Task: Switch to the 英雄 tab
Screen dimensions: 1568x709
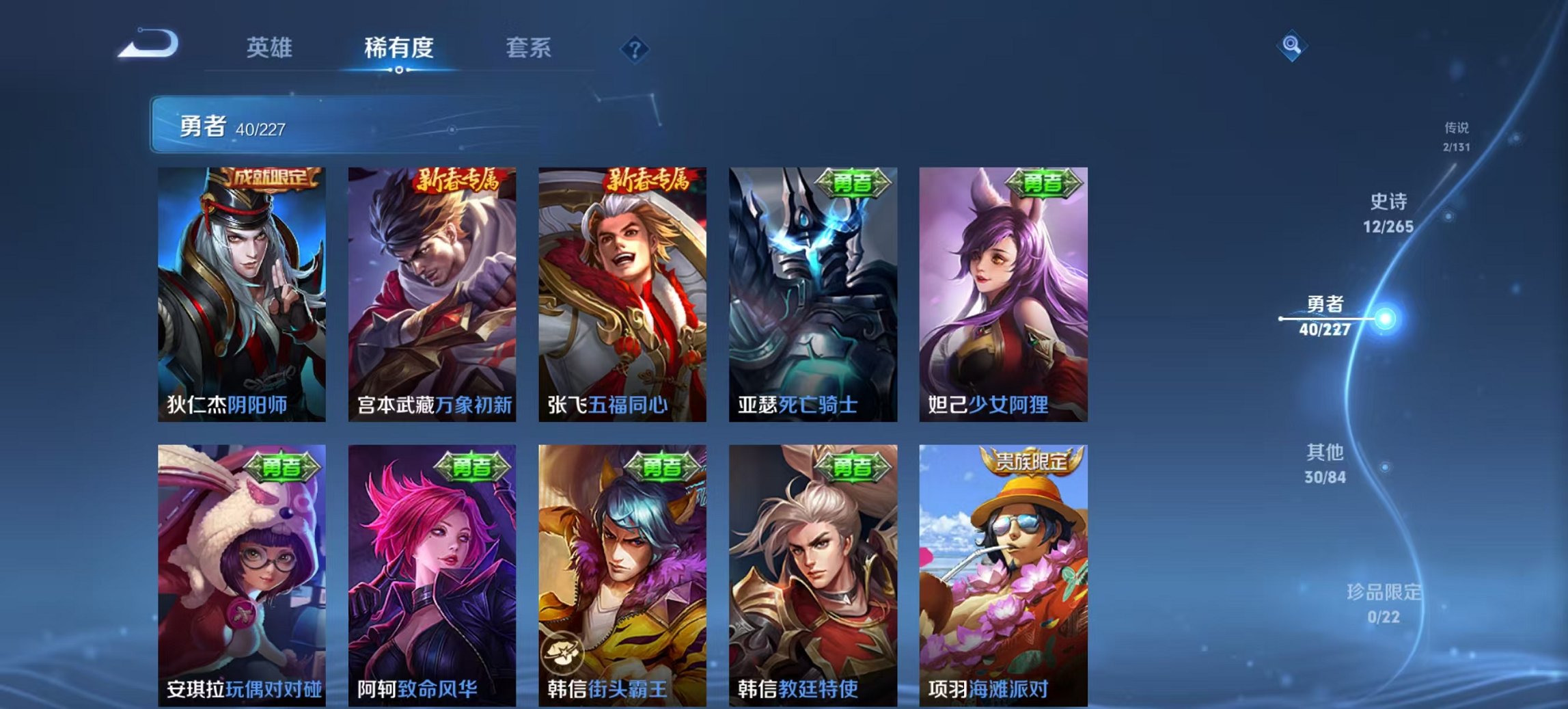Action: [x=271, y=48]
